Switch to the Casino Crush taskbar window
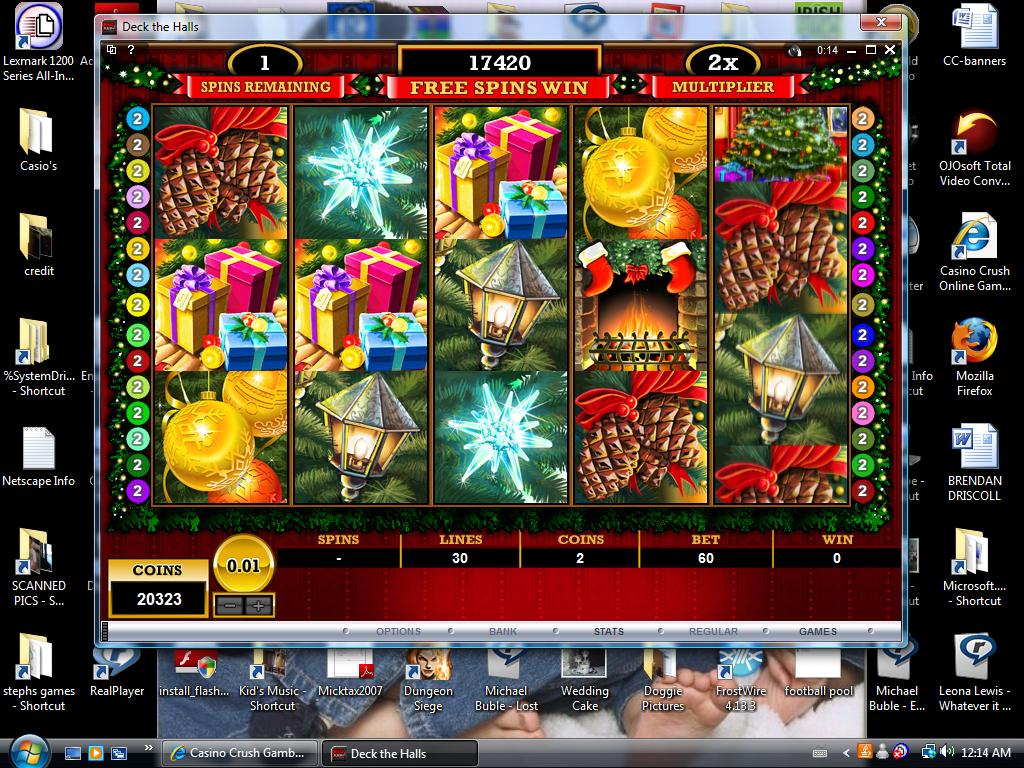 [x=242, y=753]
